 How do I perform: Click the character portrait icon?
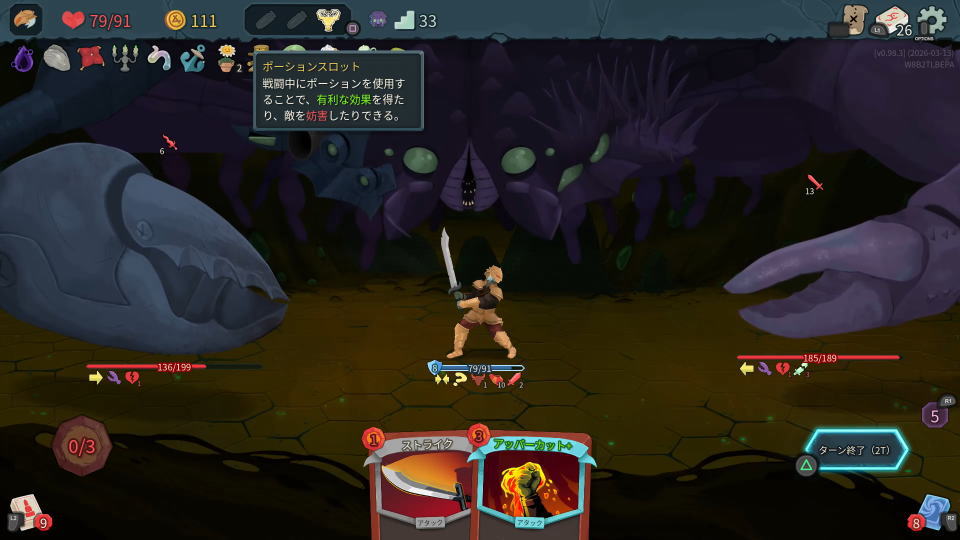point(26,20)
